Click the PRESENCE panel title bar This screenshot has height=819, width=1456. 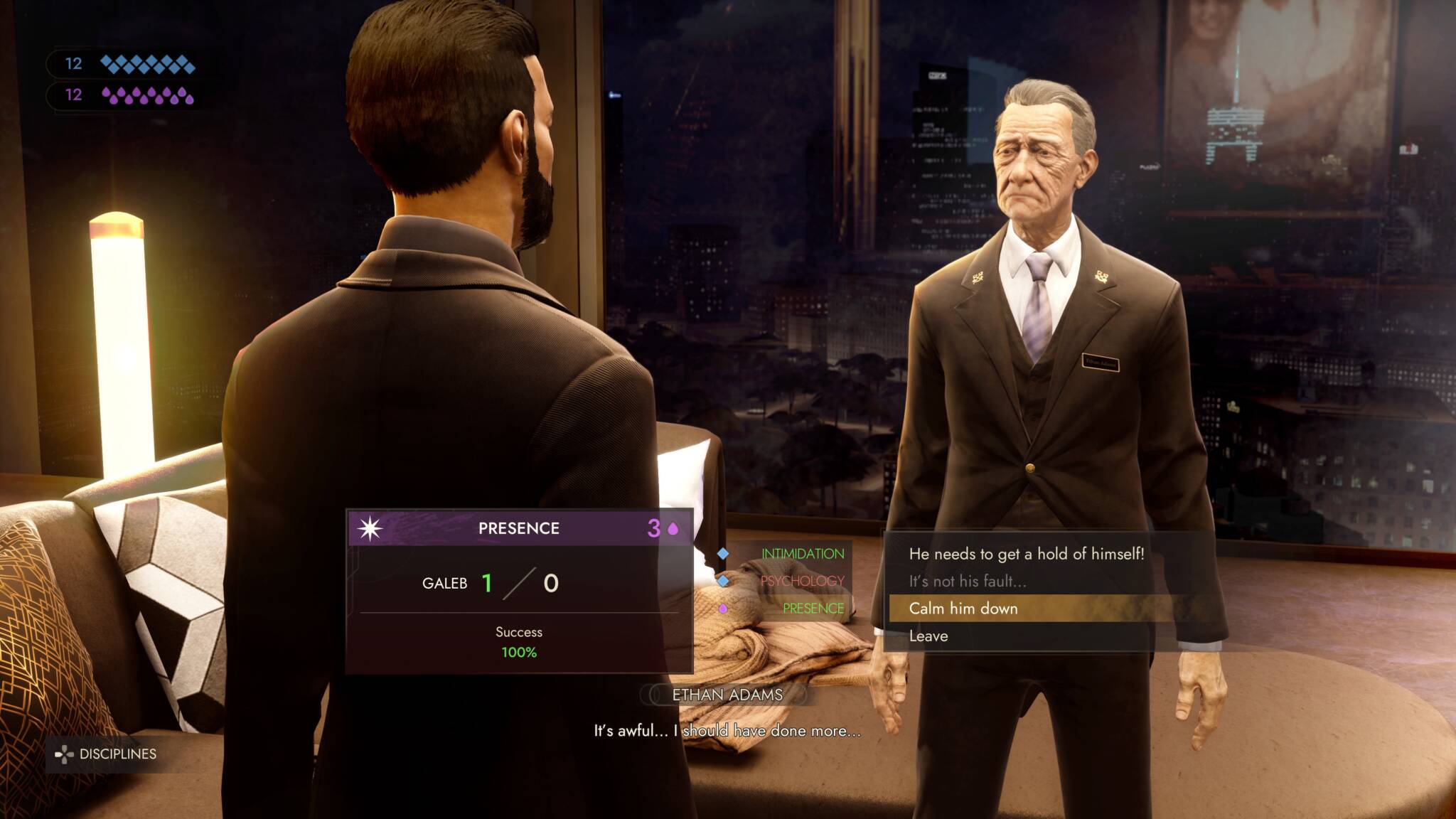tap(518, 528)
